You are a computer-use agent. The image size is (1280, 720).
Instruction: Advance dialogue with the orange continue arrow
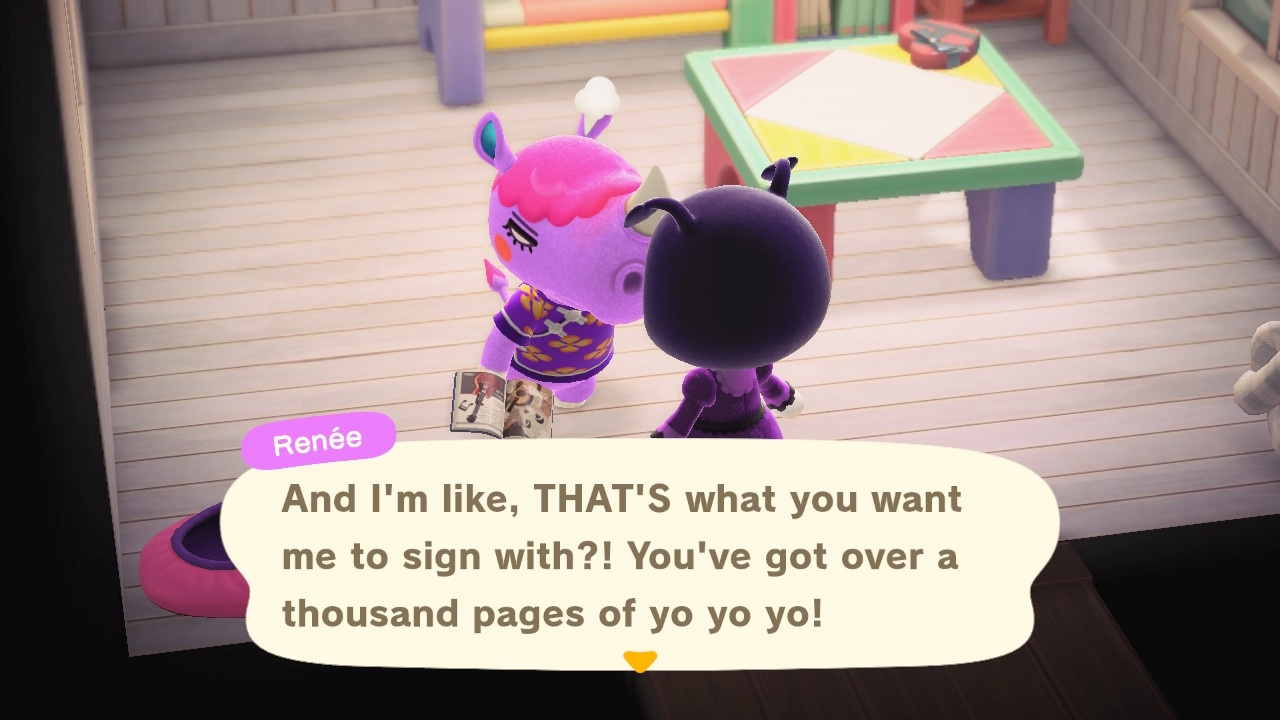click(639, 661)
